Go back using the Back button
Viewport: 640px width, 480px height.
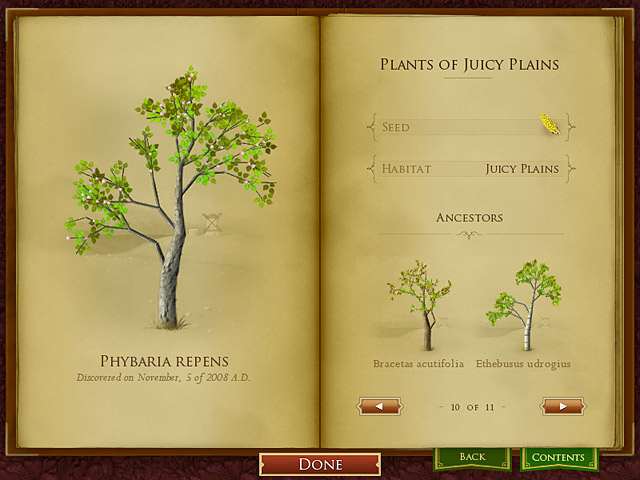coord(472,458)
